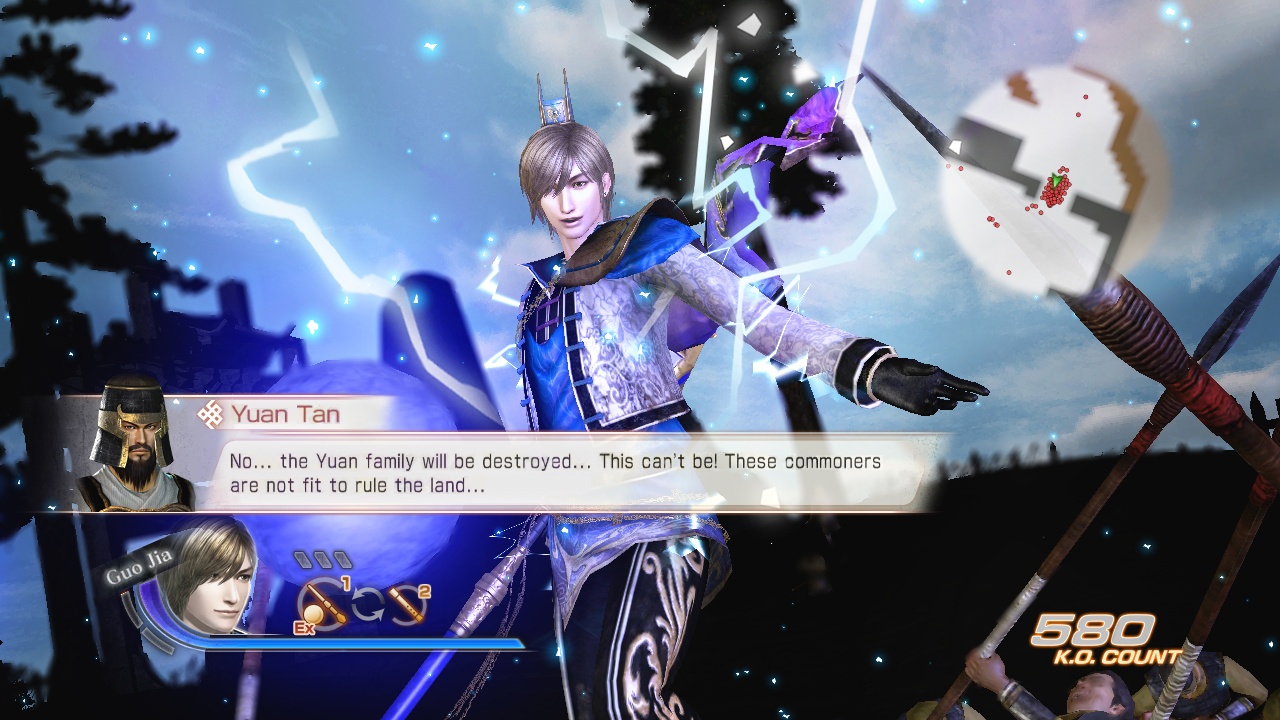Image resolution: width=1280 pixels, height=720 pixels.
Task: Click the Ex weapon badge
Action: tap(304, 627)
